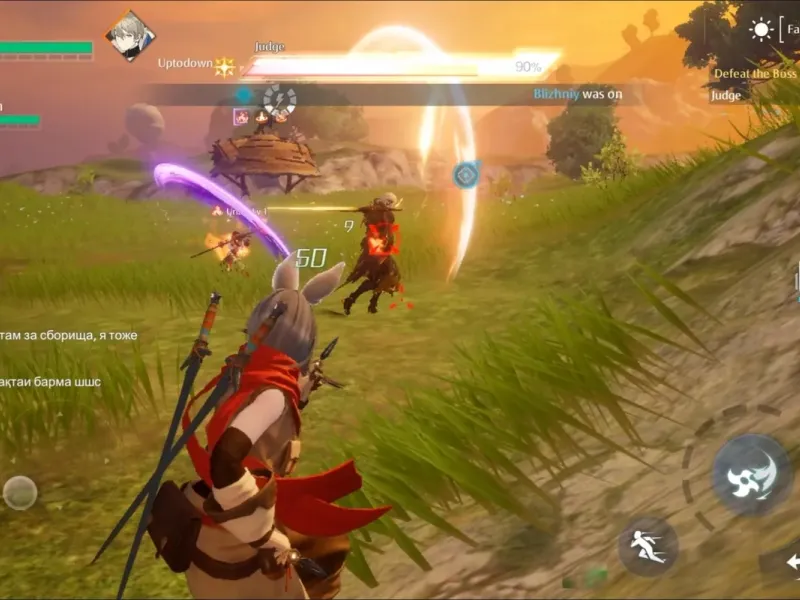800x600 pixels.
Task: Touch the virtual joystick knob
Action: [20, 492]
